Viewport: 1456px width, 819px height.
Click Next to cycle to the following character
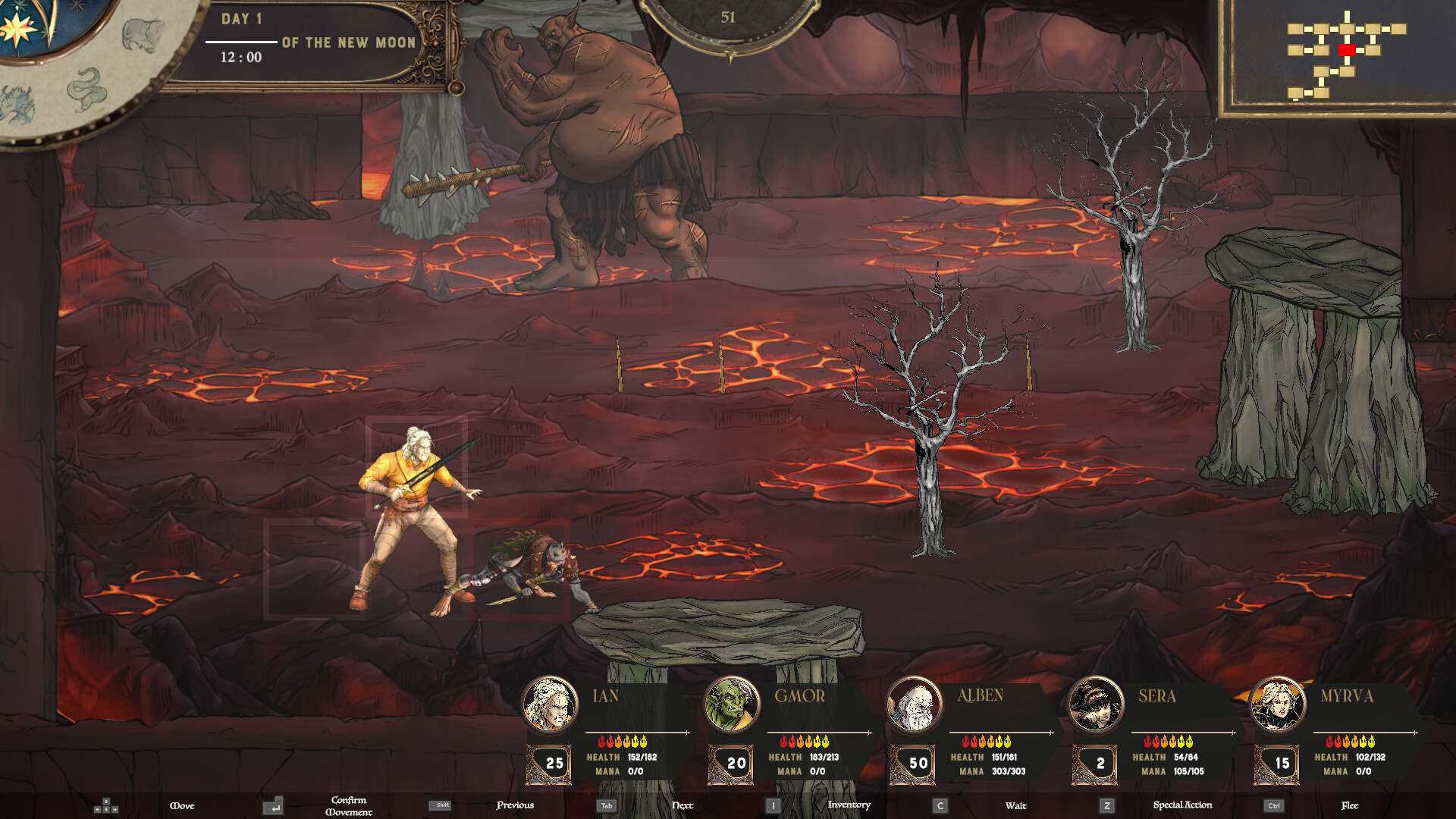[682, 805]
